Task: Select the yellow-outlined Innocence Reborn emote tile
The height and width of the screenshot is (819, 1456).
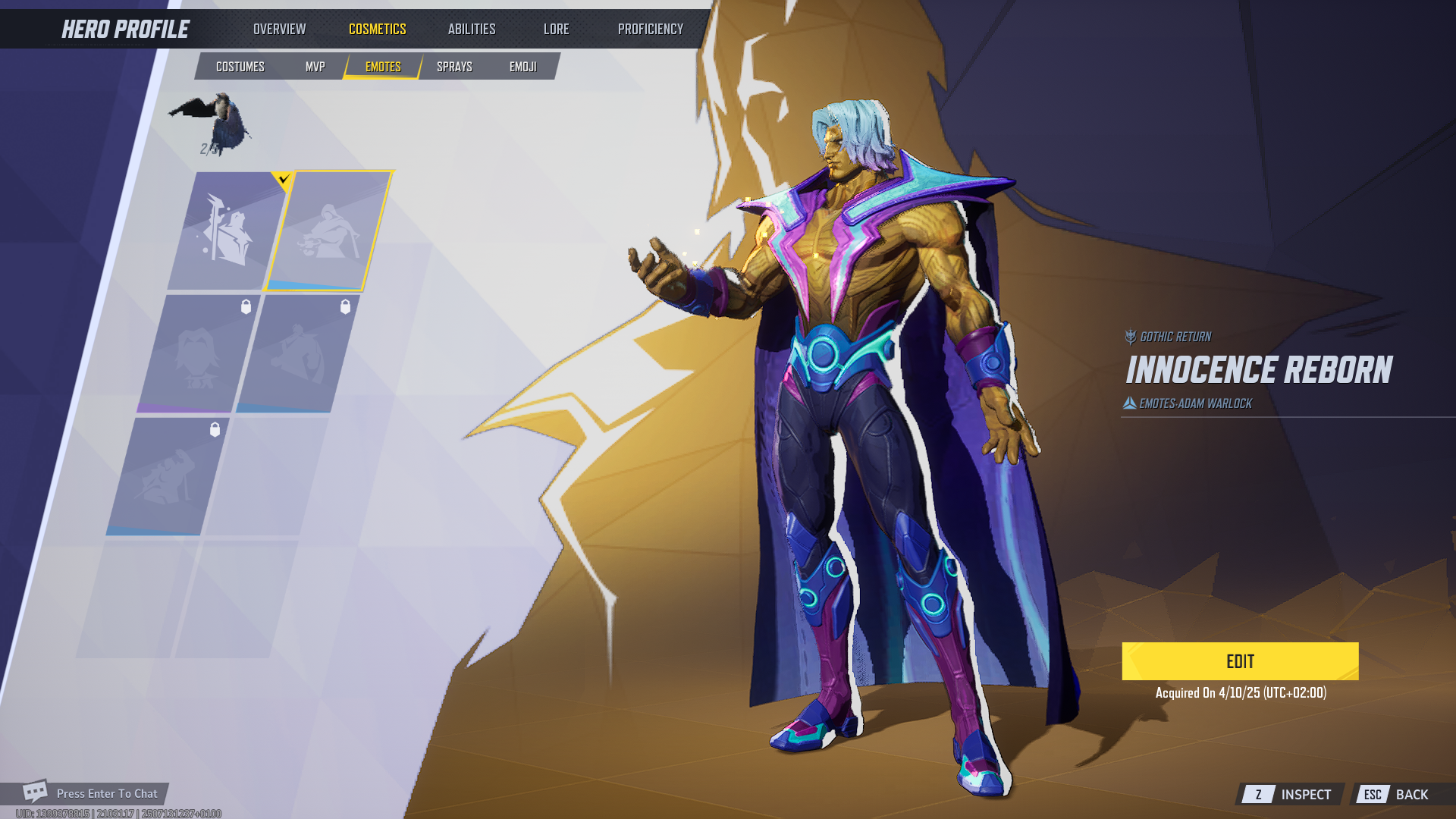Action: point(328,231)
